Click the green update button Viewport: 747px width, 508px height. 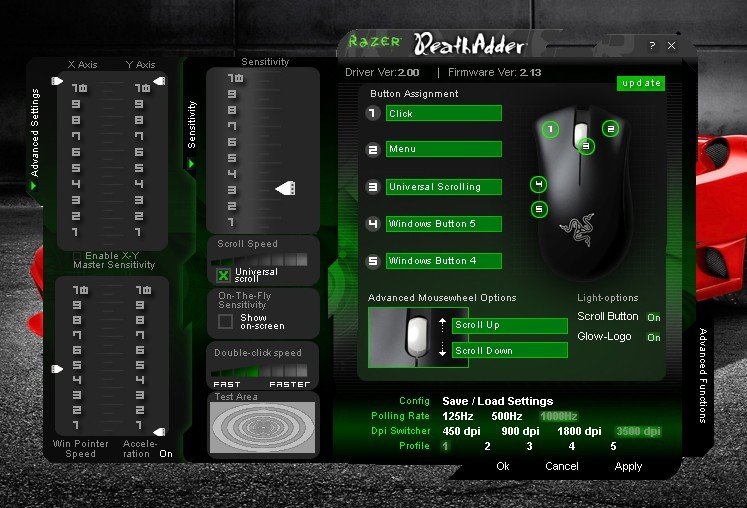pos(640,83)
